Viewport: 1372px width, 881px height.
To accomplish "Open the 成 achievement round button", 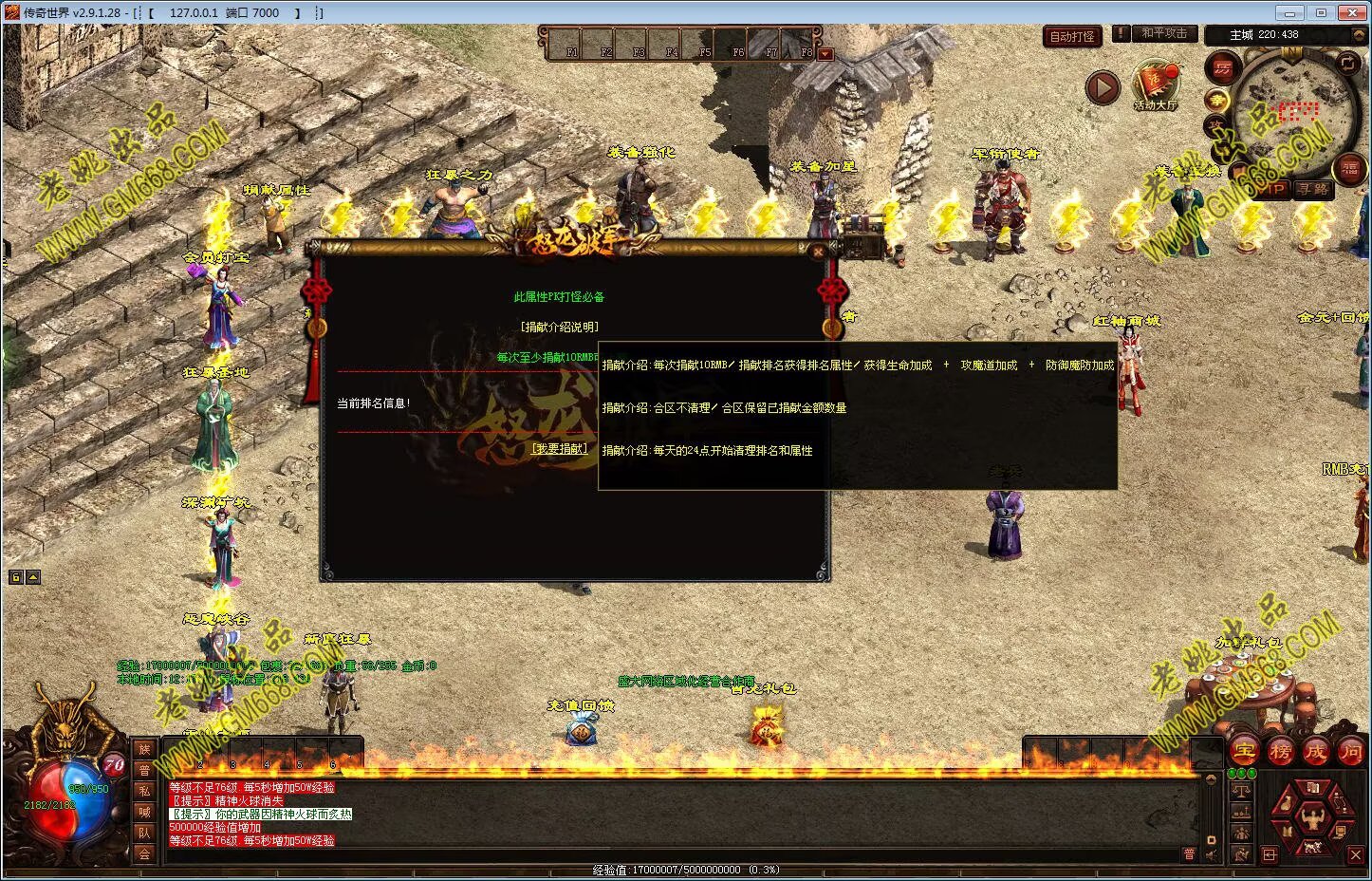I will pos(1315,751).
